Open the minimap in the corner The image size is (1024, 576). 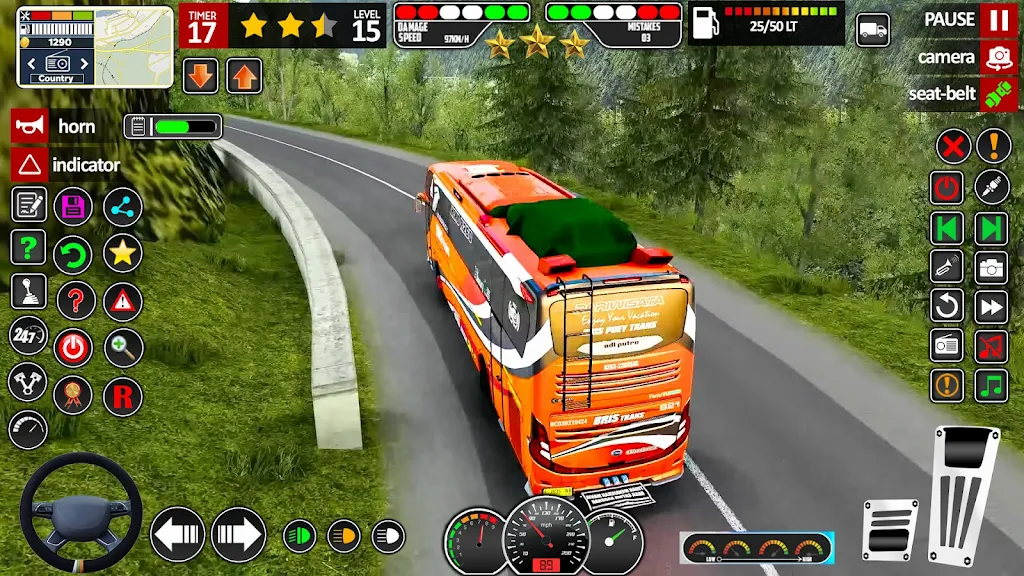tap(137, 46)
